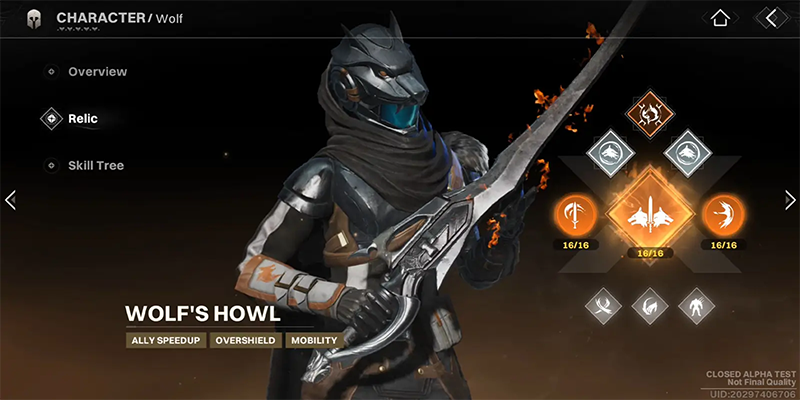Viewport: 800px width, 400px height.
Task: Choose the orange crescent arc relic node
Action: click(x=723, y=213)
